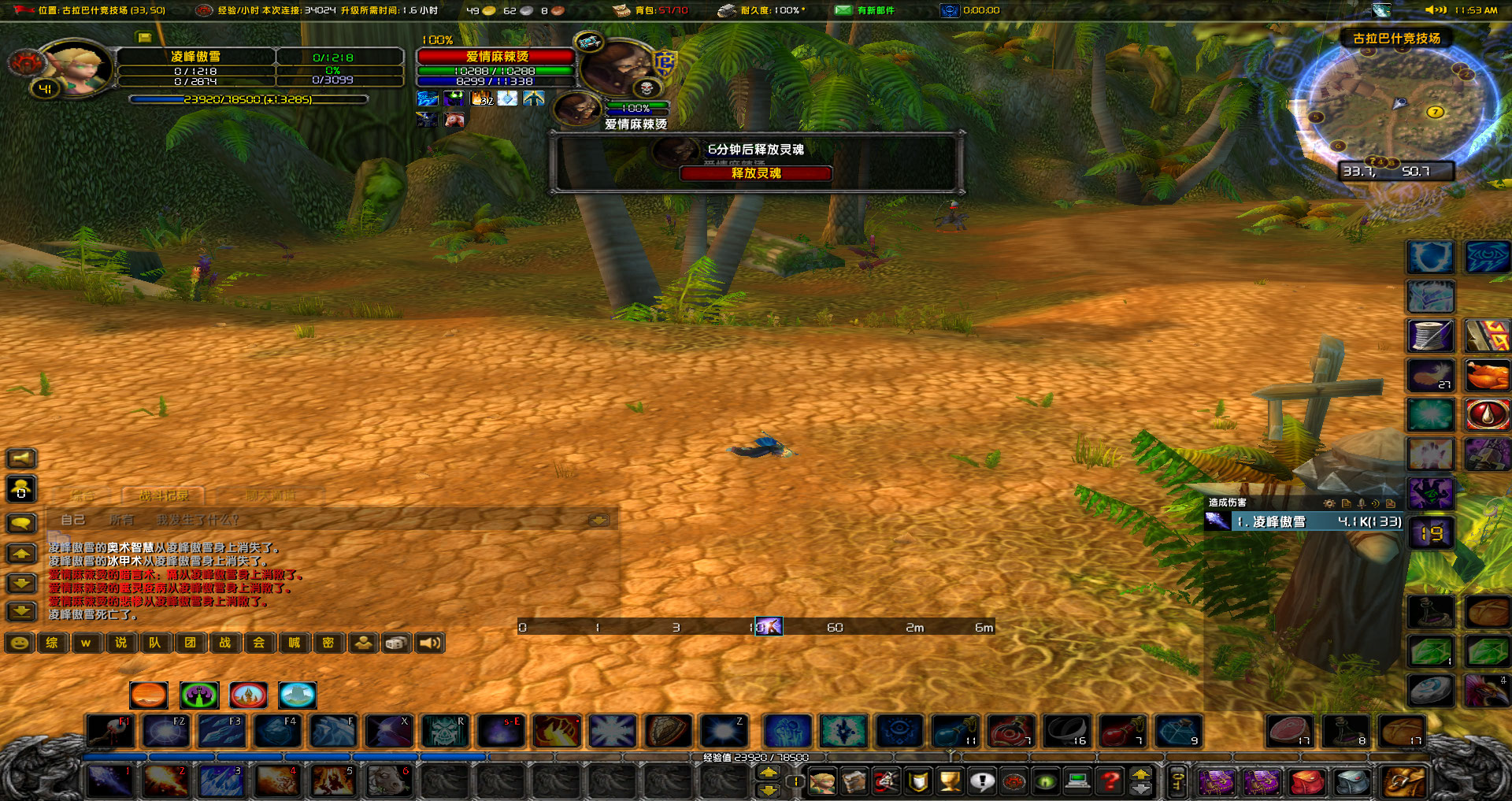Click the dice roll icon on chat bar
Image resolution: width=1512 pixels, height=801 pixels.
pos(396,643)
